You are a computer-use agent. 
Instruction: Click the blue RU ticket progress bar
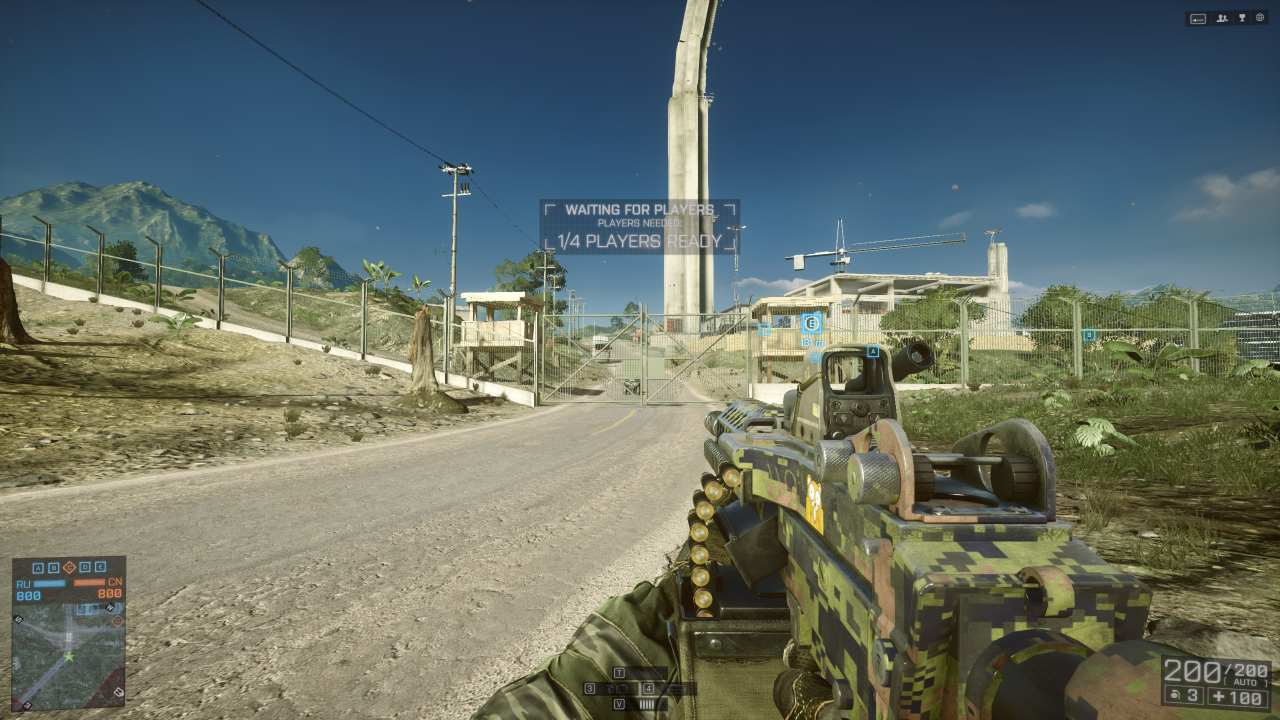click(x=49, y=583)
